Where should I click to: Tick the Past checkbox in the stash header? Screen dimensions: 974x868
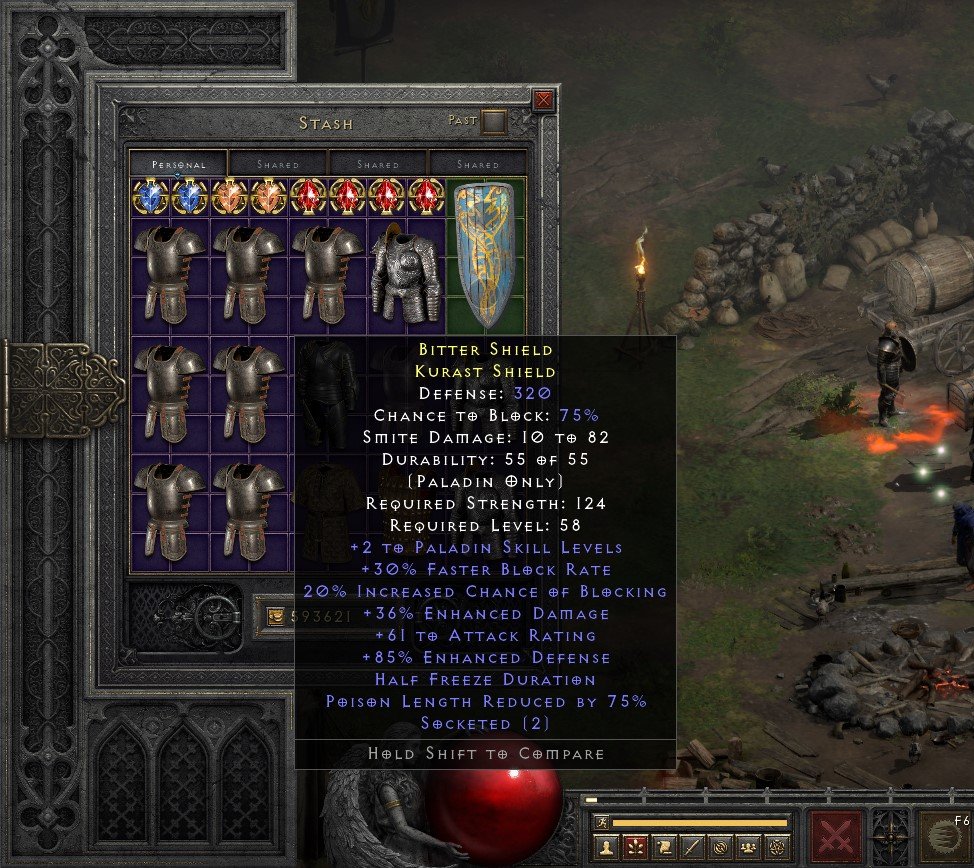click(494, 122)
